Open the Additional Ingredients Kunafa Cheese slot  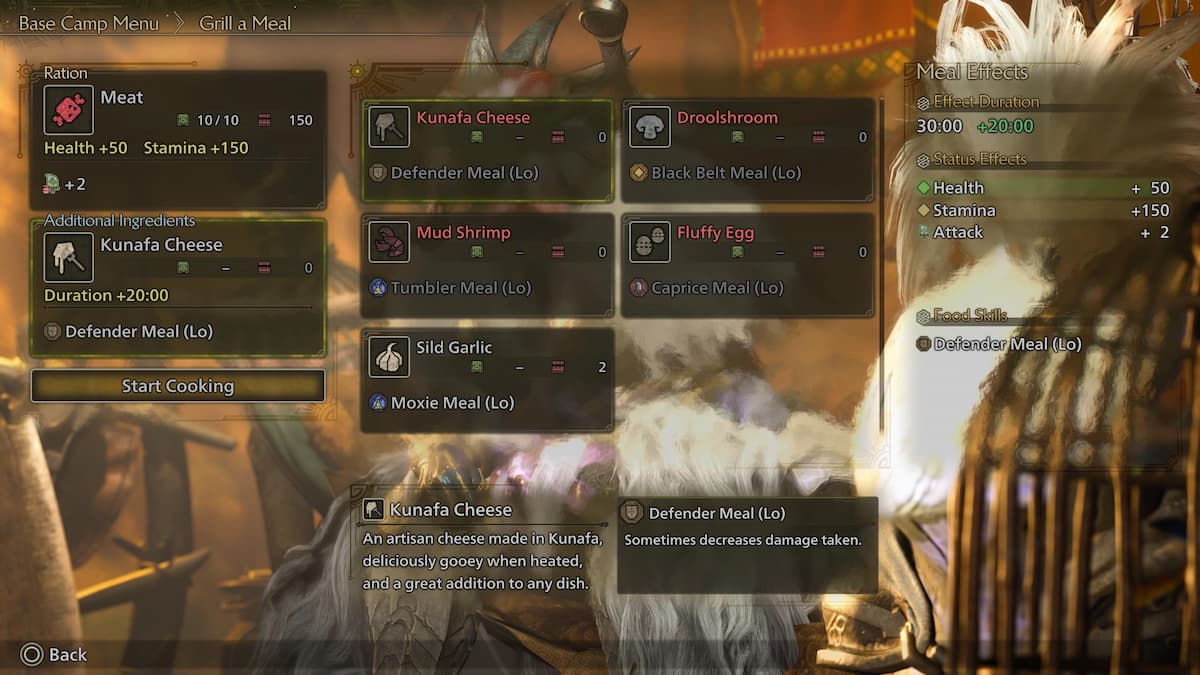[178, 289]
